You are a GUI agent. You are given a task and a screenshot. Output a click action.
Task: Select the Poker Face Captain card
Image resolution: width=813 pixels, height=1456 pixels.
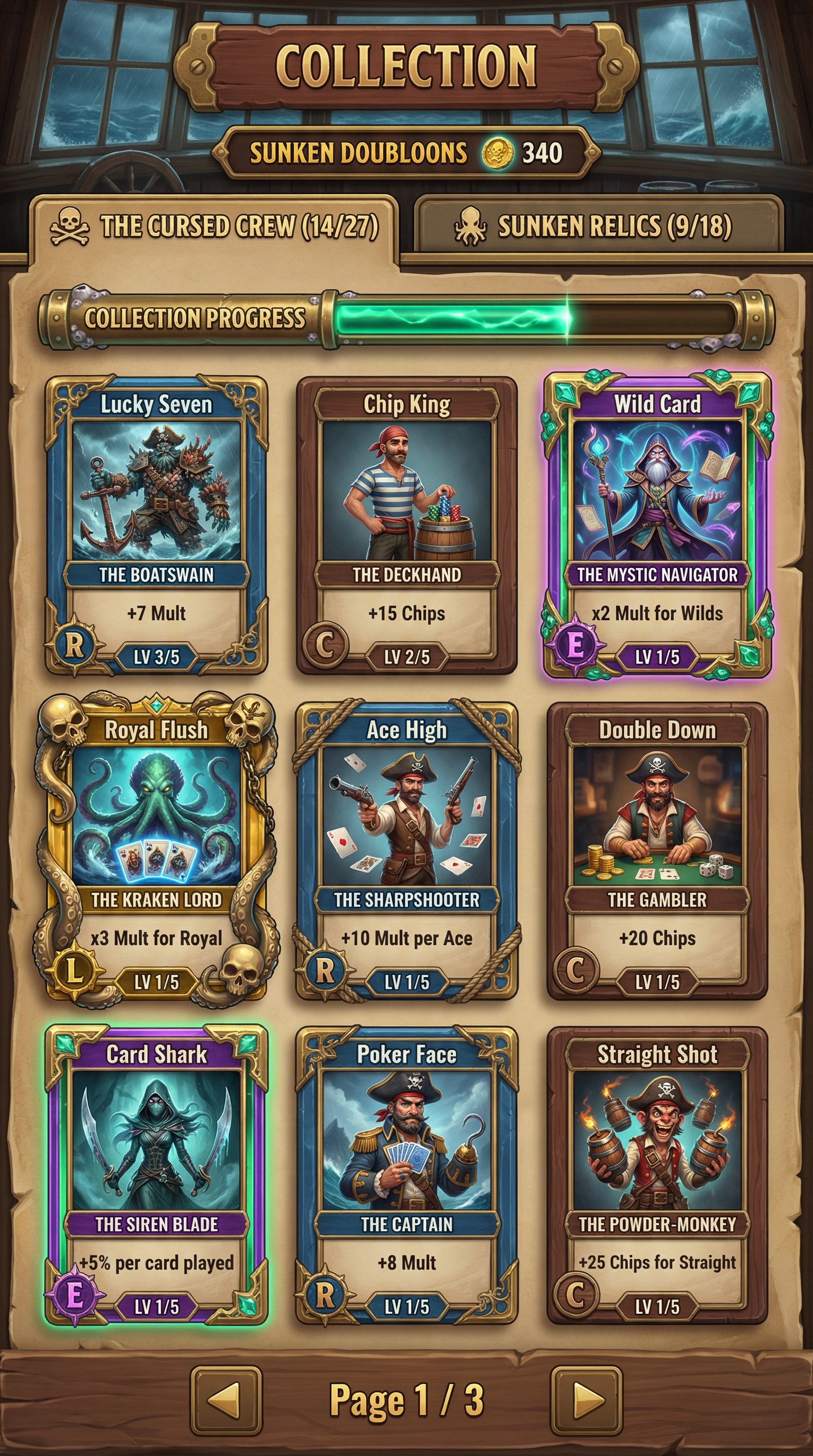[x=406, y=1175]
